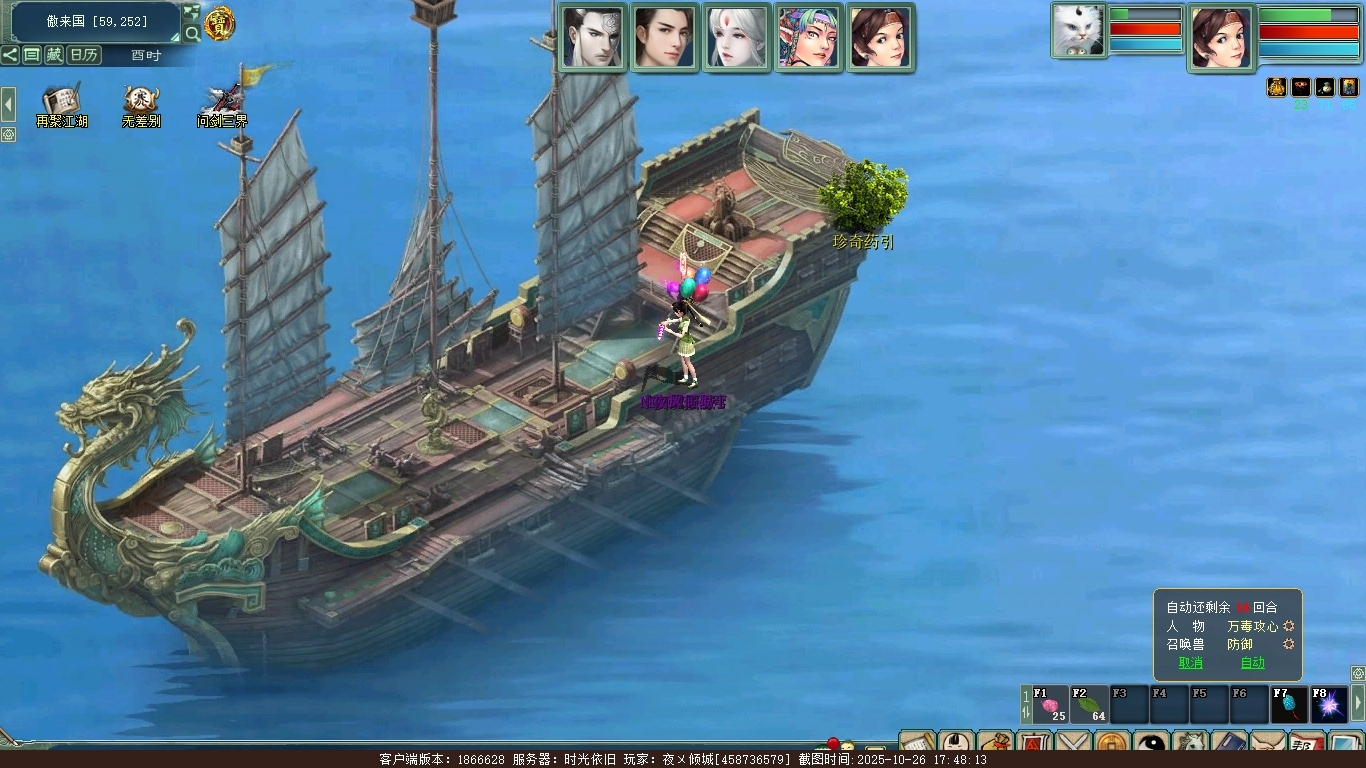Select the white-haired female team portrait

736,38
